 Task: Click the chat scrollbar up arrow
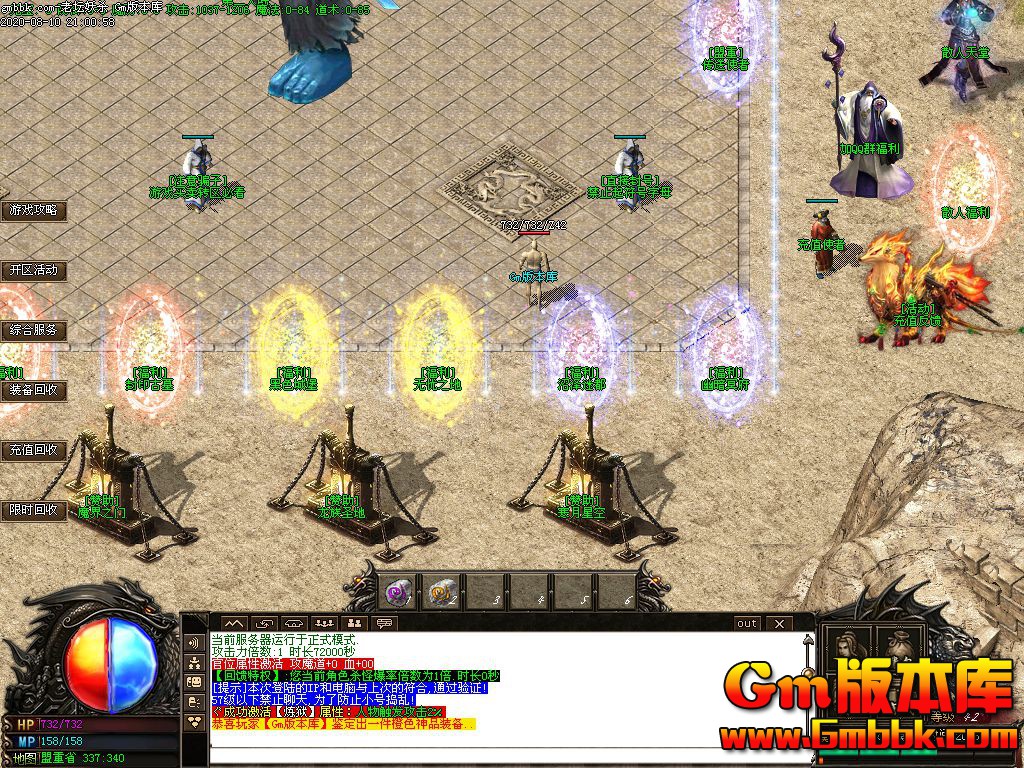[x=806, y=639]
